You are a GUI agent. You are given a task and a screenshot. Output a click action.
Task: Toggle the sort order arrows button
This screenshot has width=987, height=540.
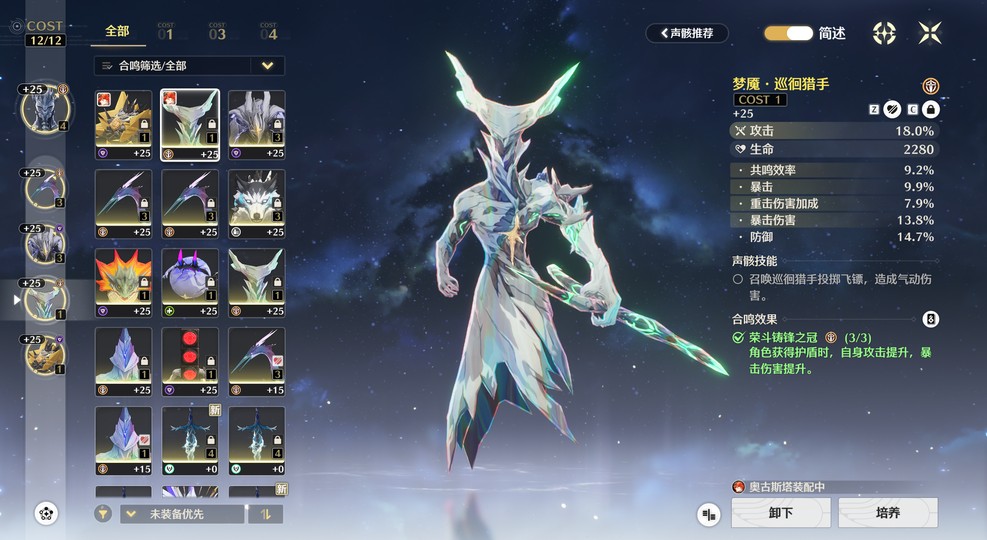coord(267,514)
